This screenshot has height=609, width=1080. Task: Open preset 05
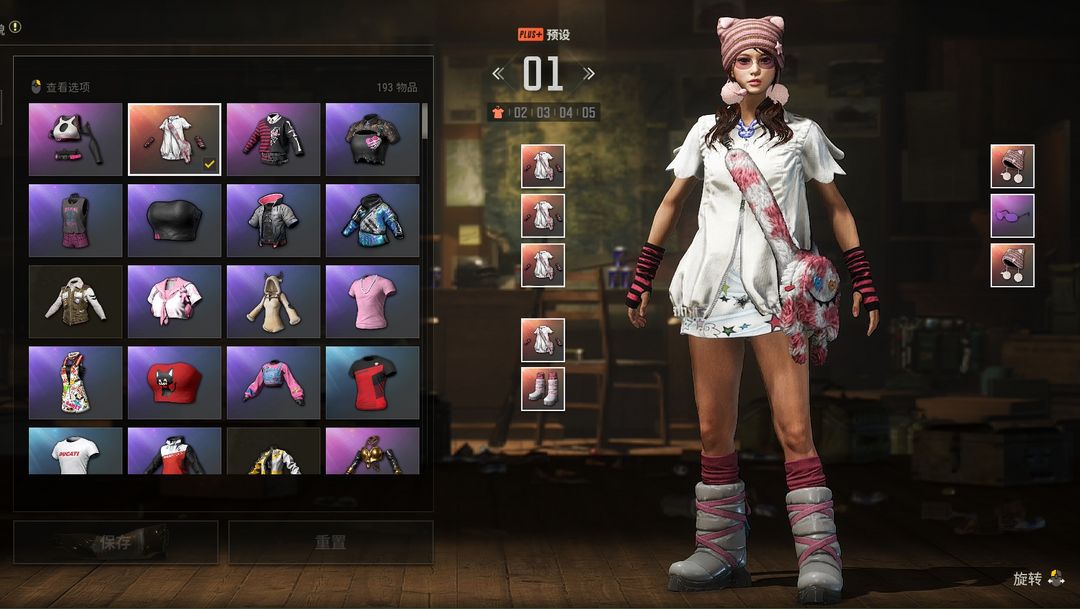click(589, 113)
